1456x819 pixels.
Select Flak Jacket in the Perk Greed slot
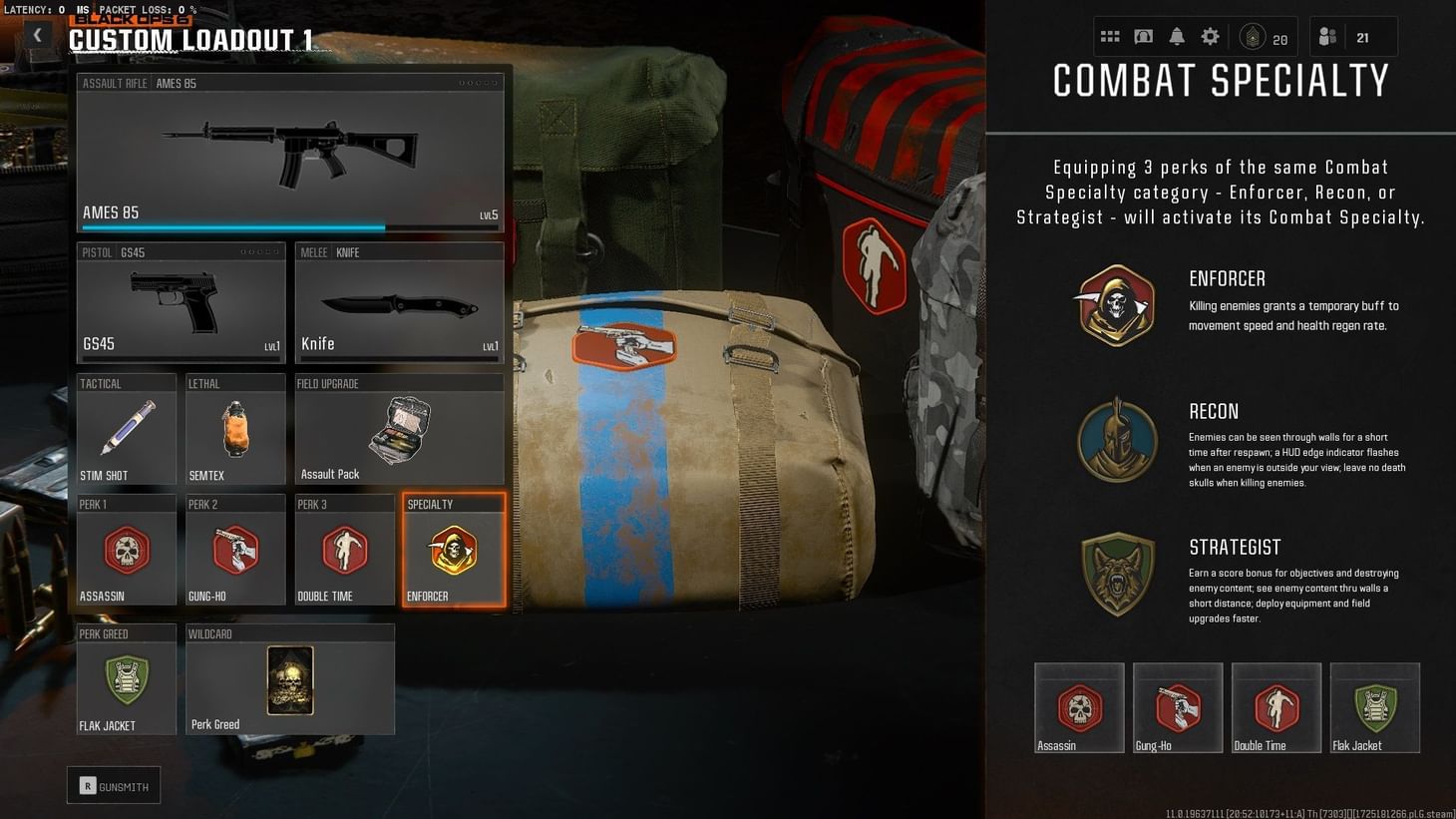(127, 680)
